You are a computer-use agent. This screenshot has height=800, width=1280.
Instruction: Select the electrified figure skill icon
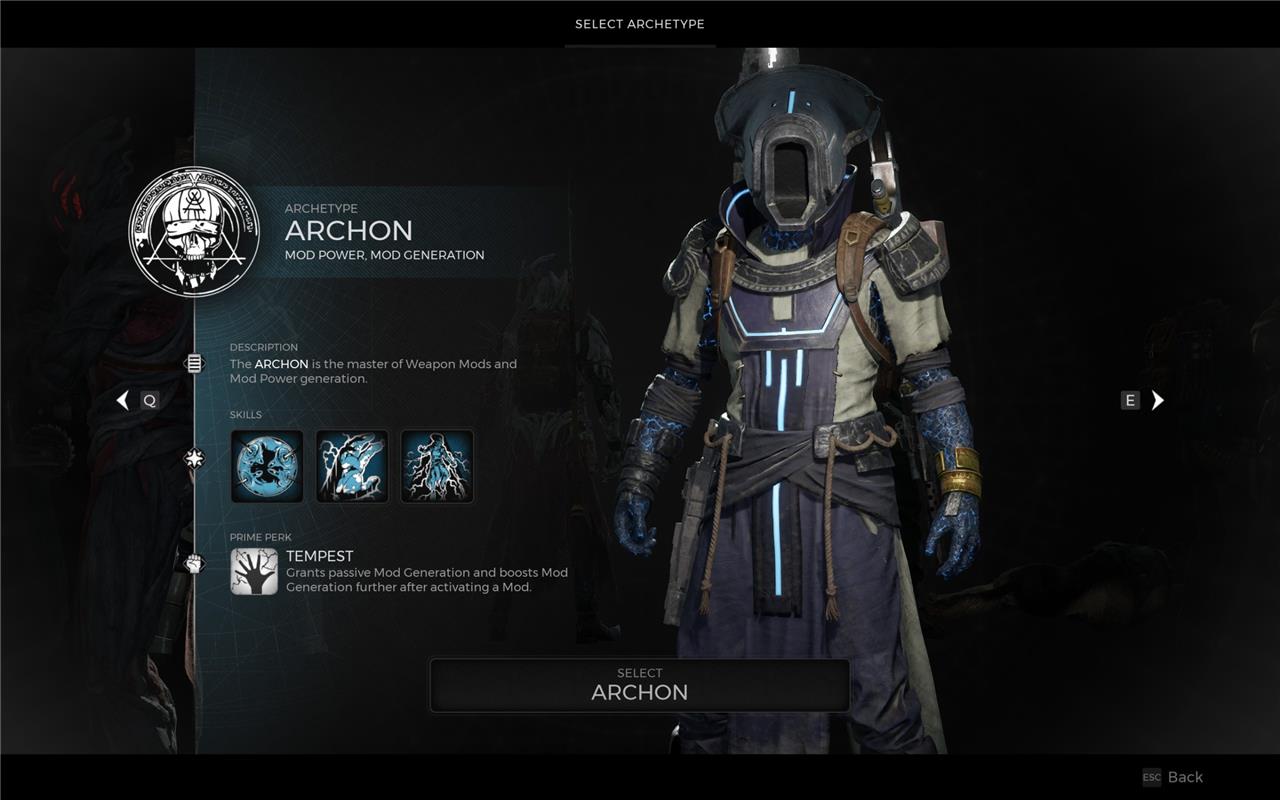(x=437, y=466)
